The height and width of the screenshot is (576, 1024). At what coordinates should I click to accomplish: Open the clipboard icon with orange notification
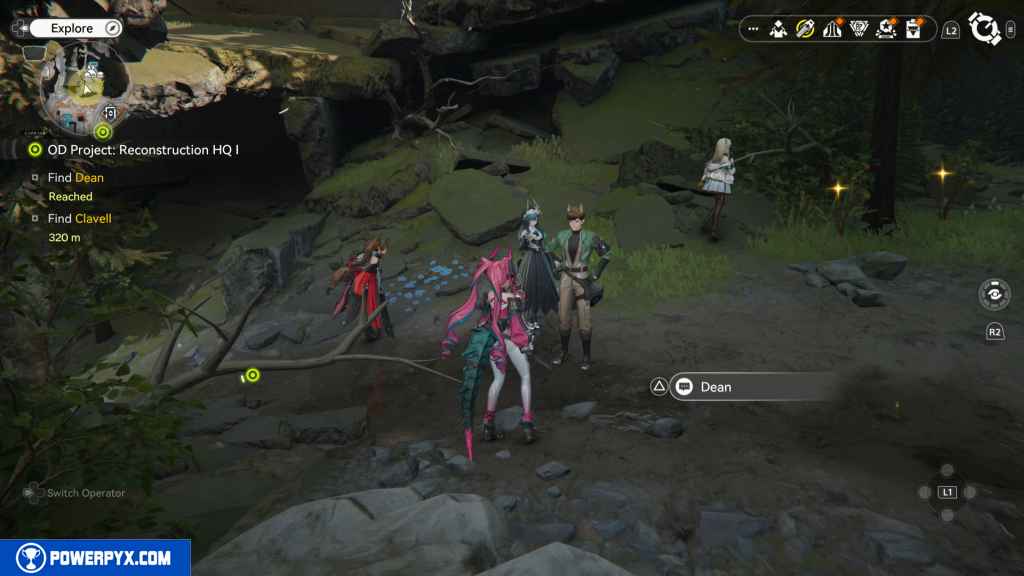tap(913, 30)
